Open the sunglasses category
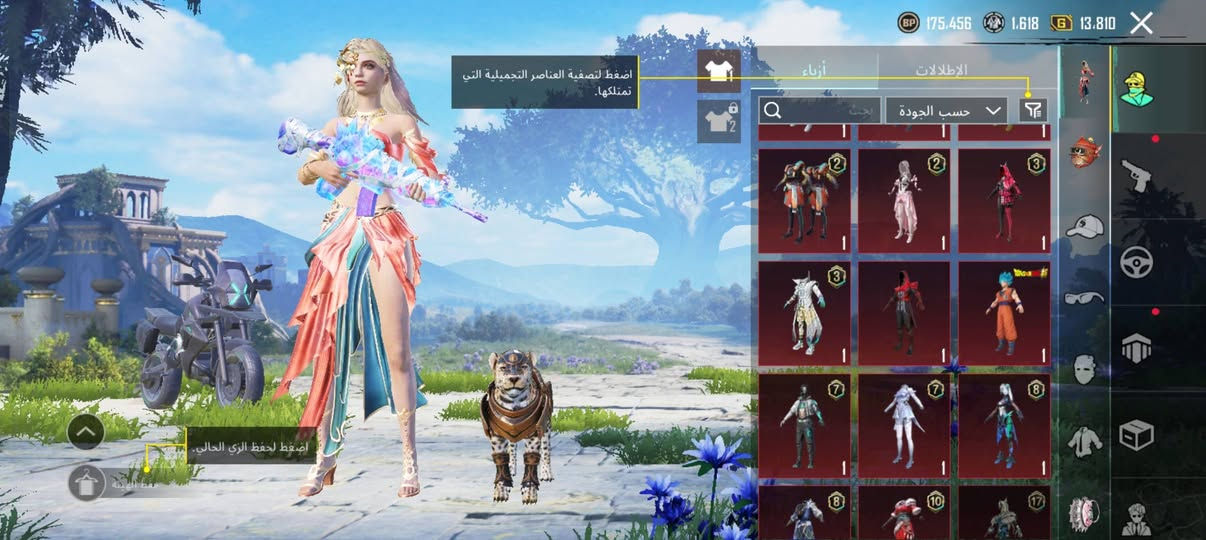 click(1085, 297)
